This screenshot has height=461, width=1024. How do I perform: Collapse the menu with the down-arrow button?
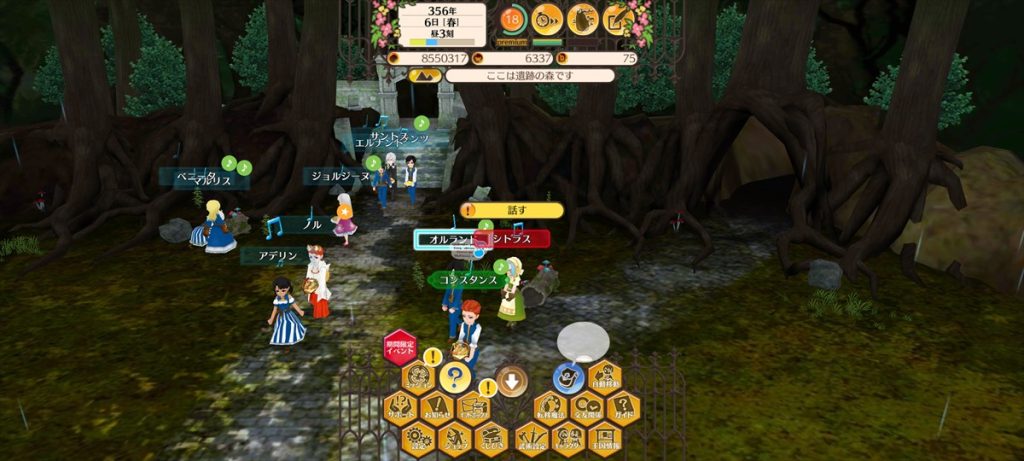click(511, 380)
